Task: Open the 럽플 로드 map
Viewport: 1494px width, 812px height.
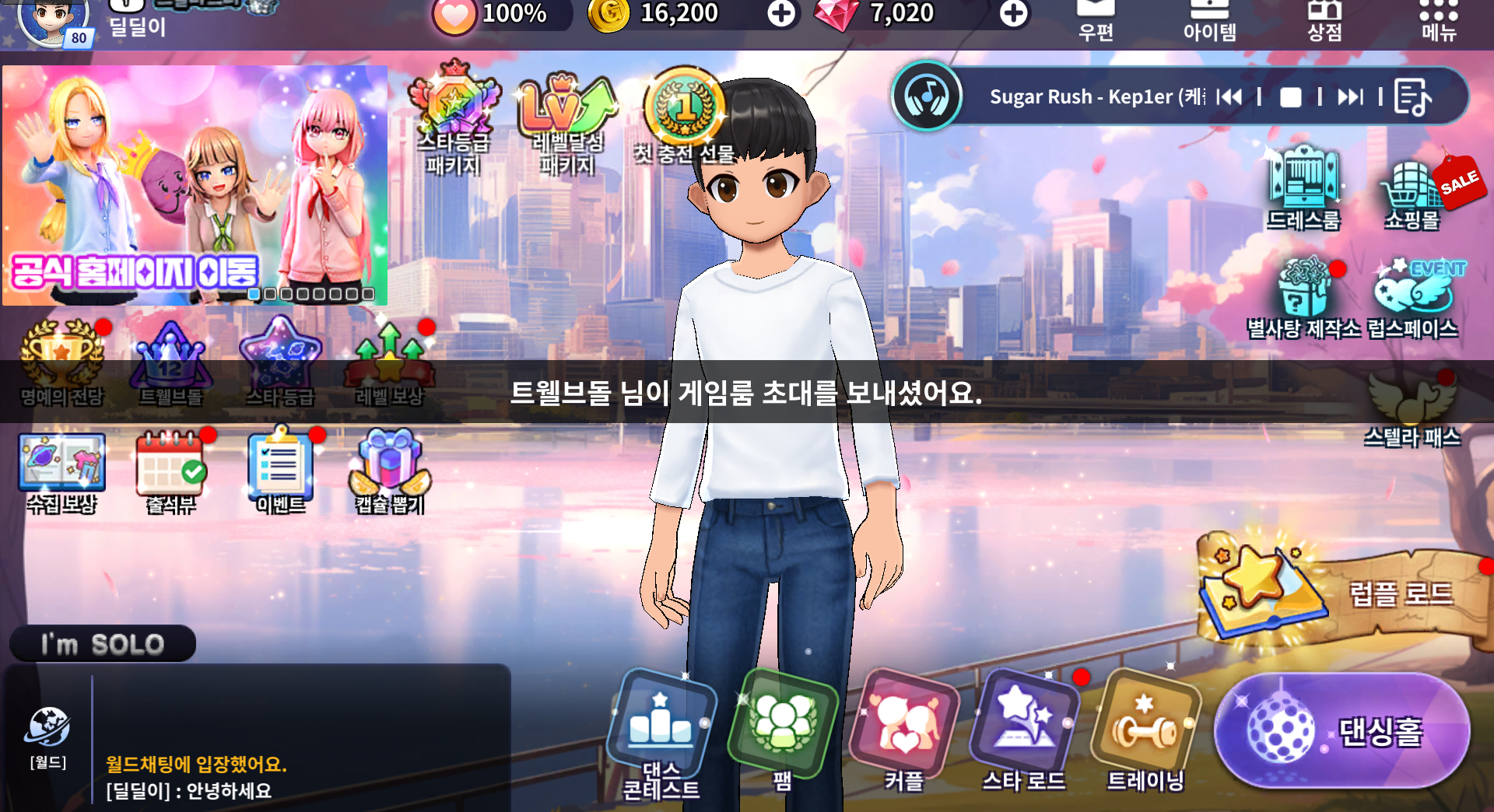Action: pos(1338,593)
